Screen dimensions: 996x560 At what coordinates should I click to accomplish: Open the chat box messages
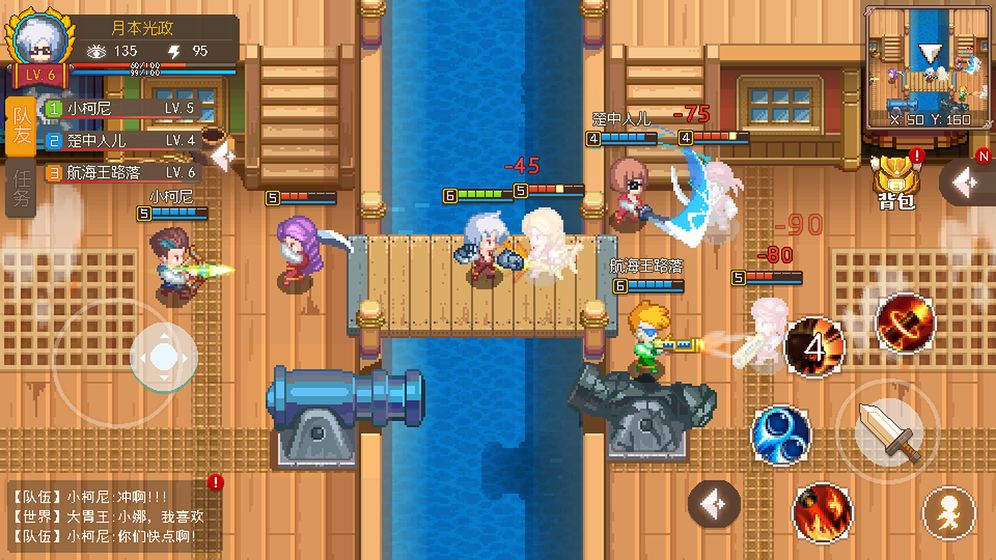click(x=110, y=515)
